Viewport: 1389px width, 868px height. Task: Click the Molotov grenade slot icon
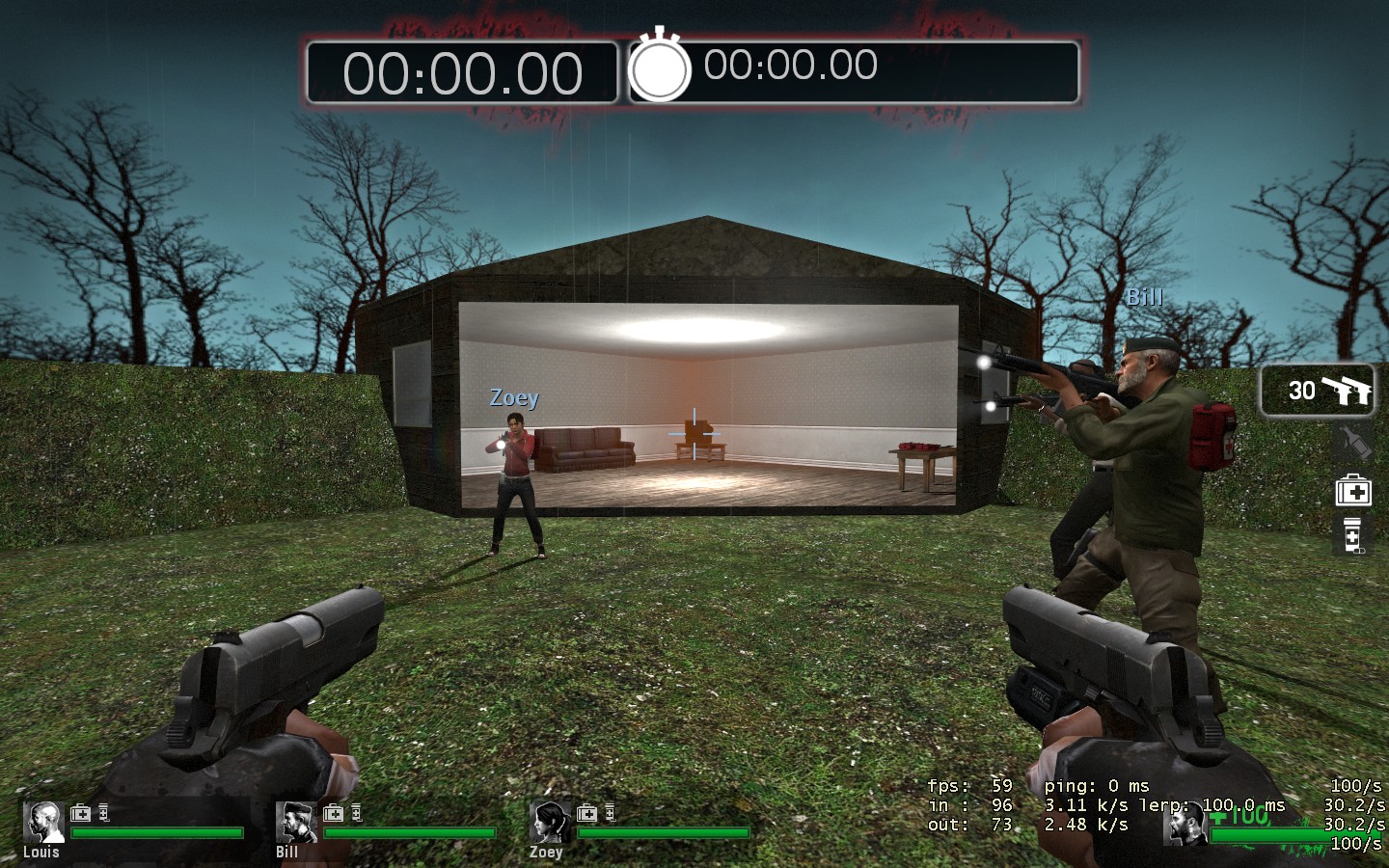click(1354, 441)
